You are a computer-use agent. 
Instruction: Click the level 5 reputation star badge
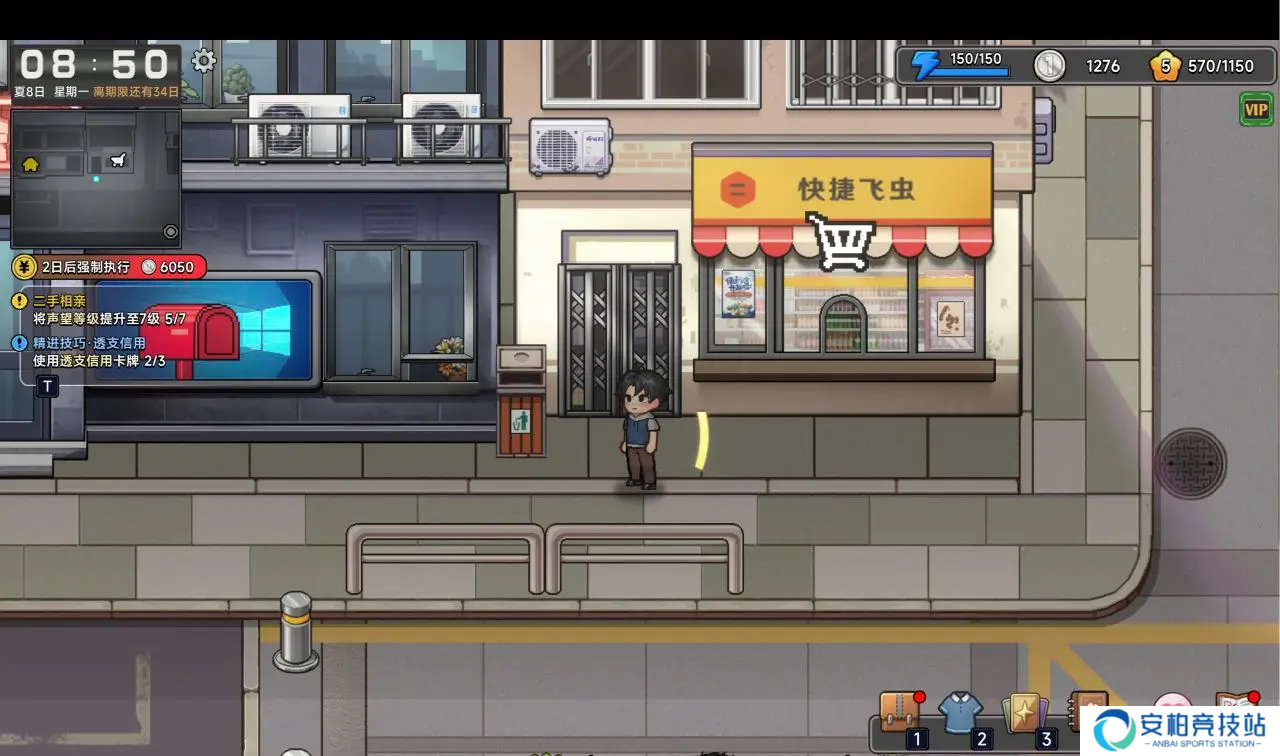(1164, 66)
